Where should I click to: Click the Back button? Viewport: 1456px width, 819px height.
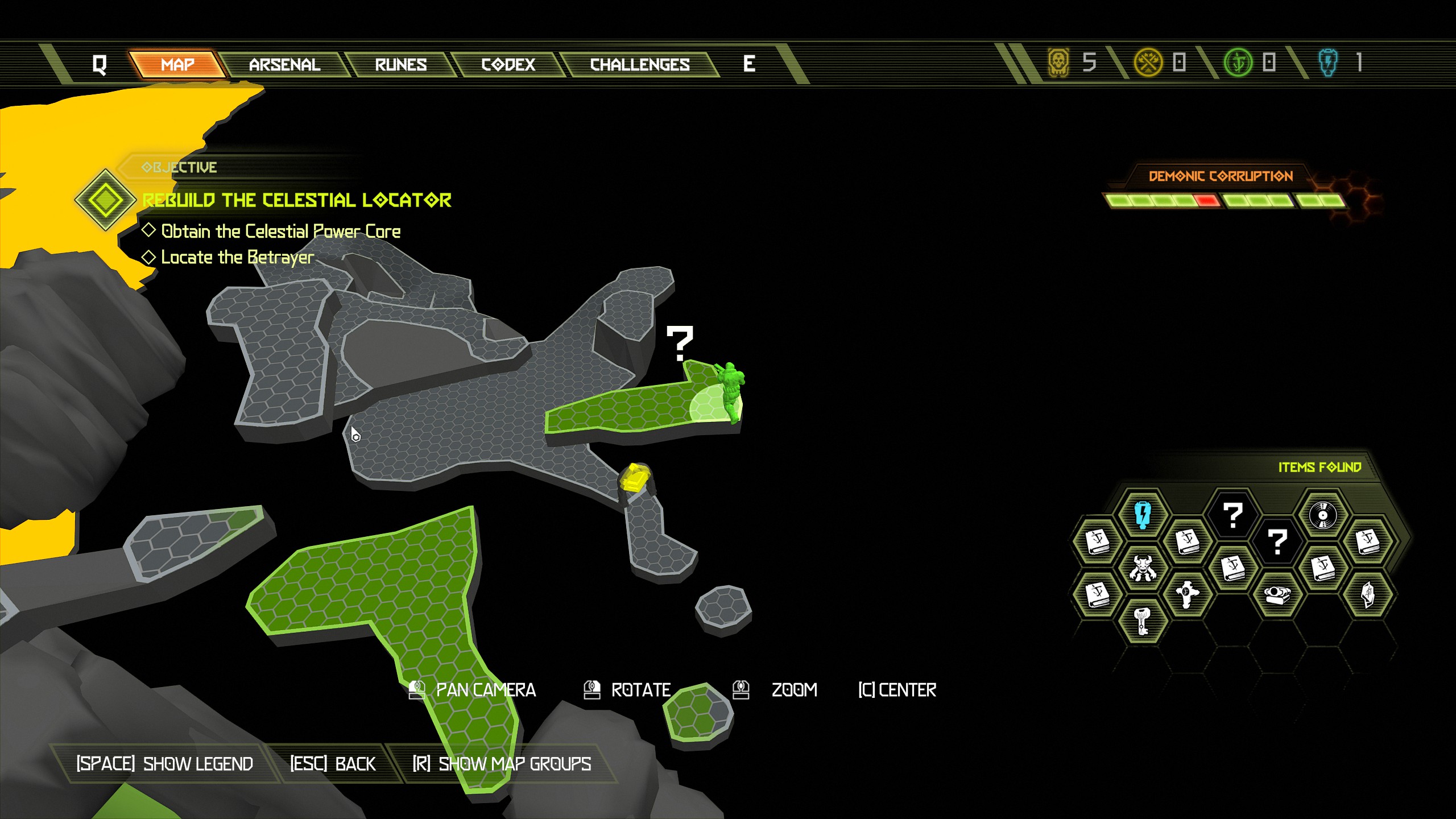[x=333, y=763]
